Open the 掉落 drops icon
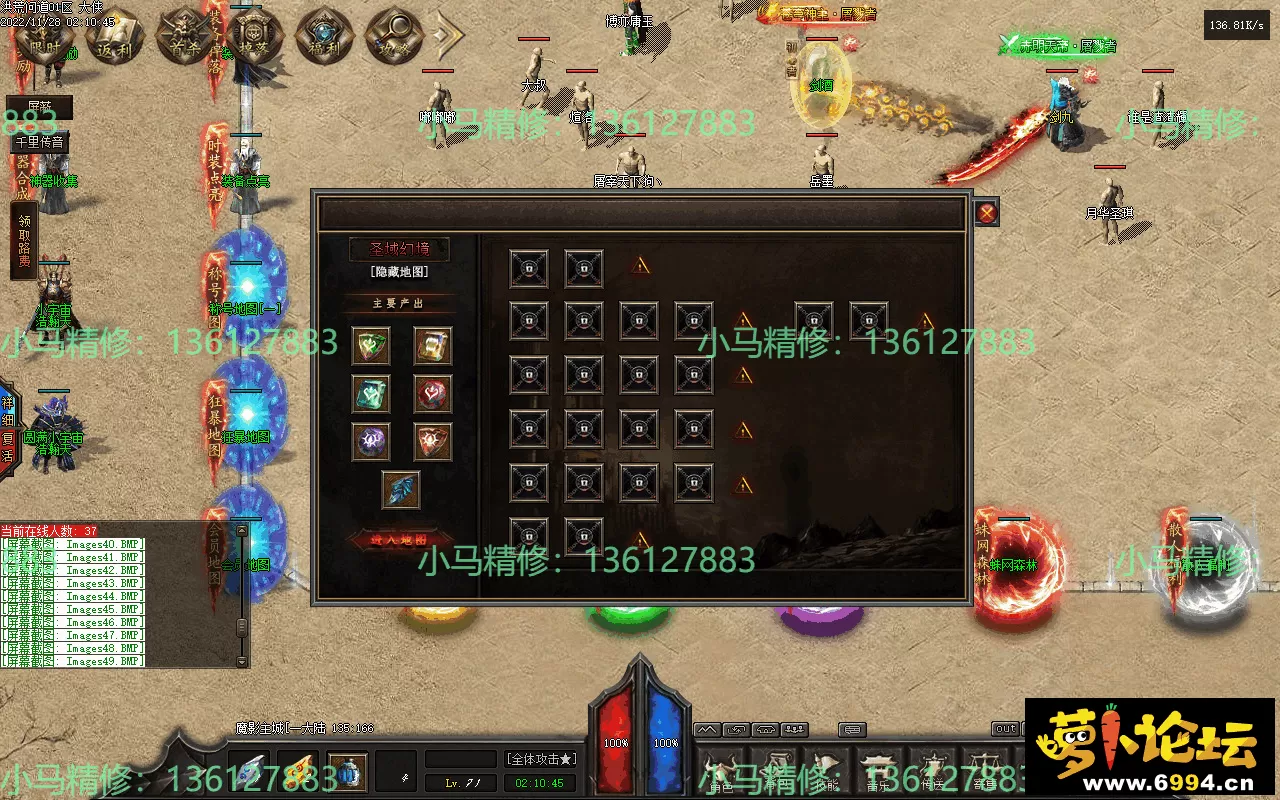This screenshot has width=1280, height=800. point(255,38)
